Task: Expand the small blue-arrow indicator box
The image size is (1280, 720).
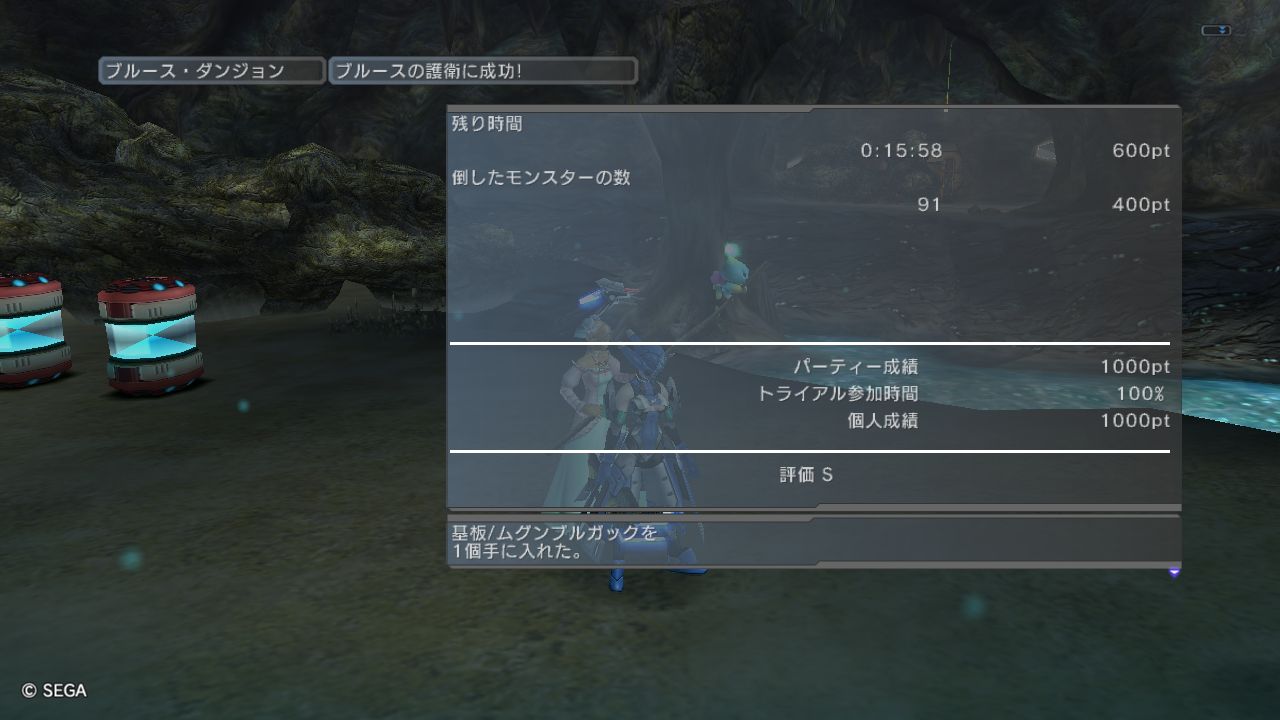Action: [1216, 31]
